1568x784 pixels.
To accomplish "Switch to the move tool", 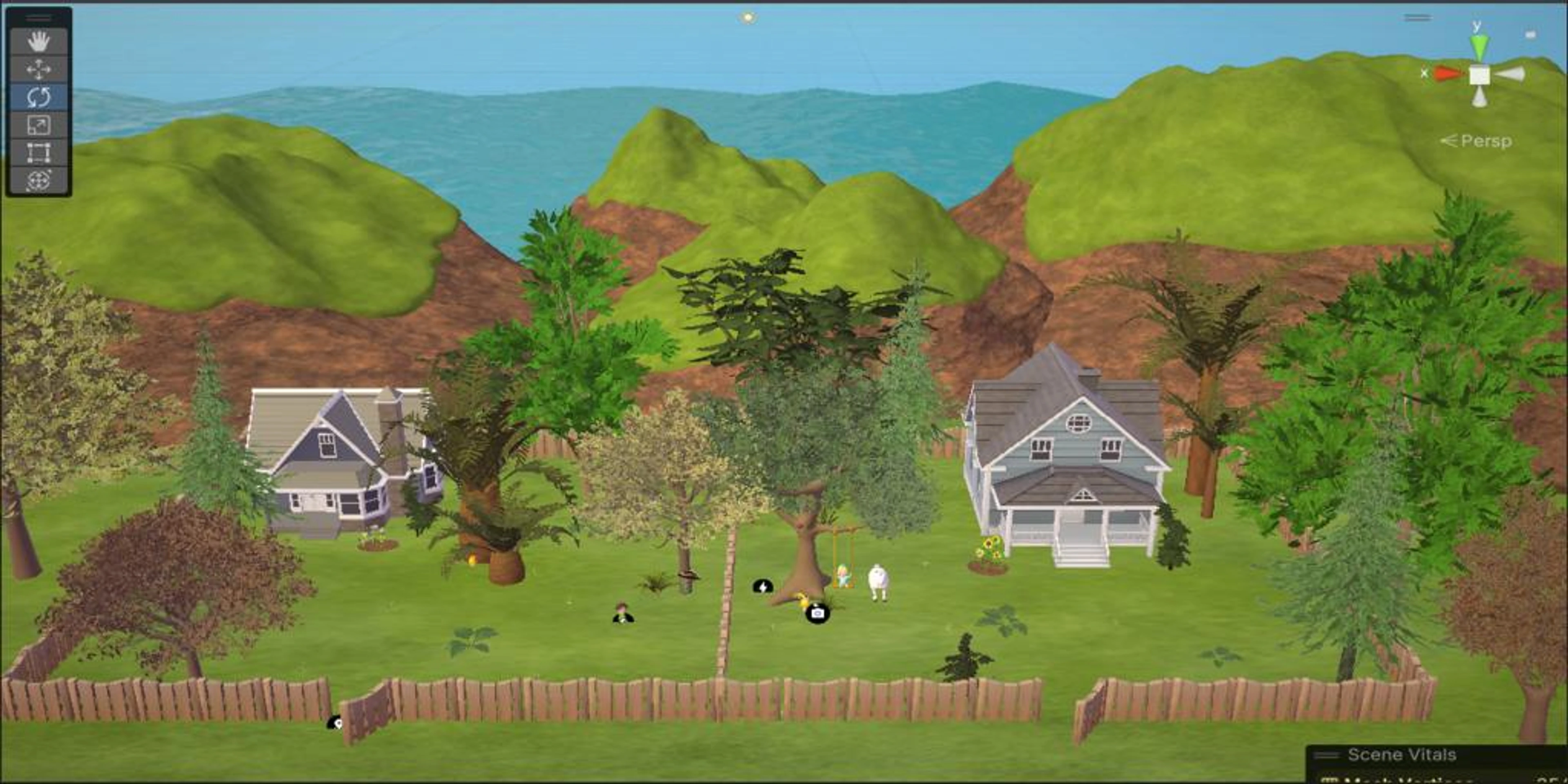I will (38, 69).
